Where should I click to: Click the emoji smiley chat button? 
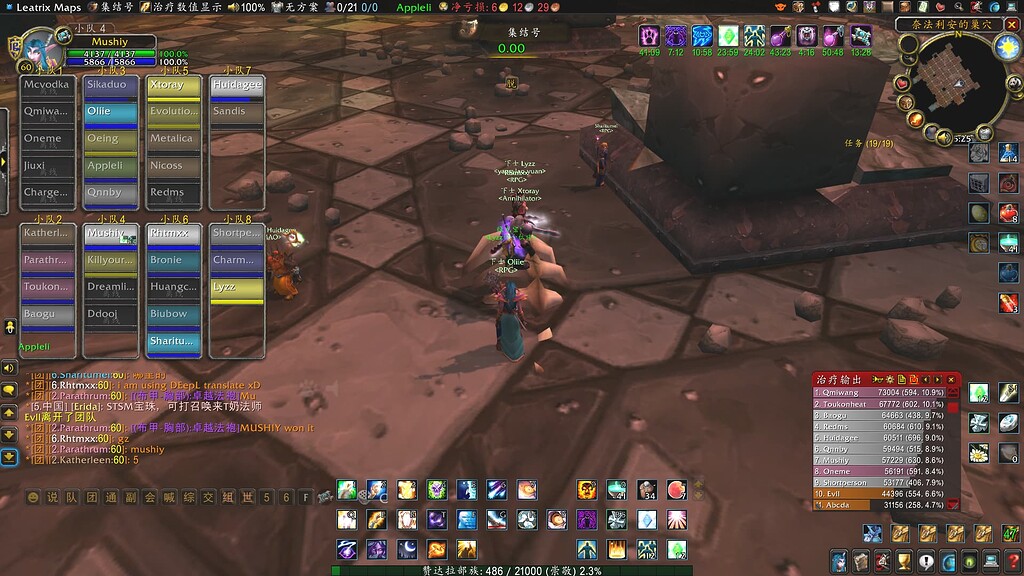[34, 496]
